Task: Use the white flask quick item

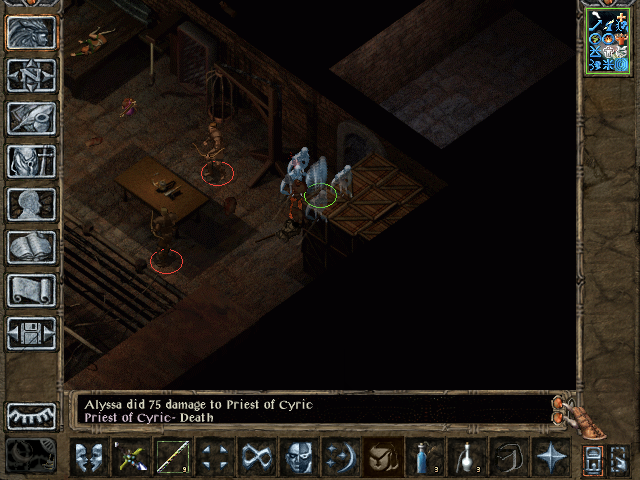Action: point(466,457)
